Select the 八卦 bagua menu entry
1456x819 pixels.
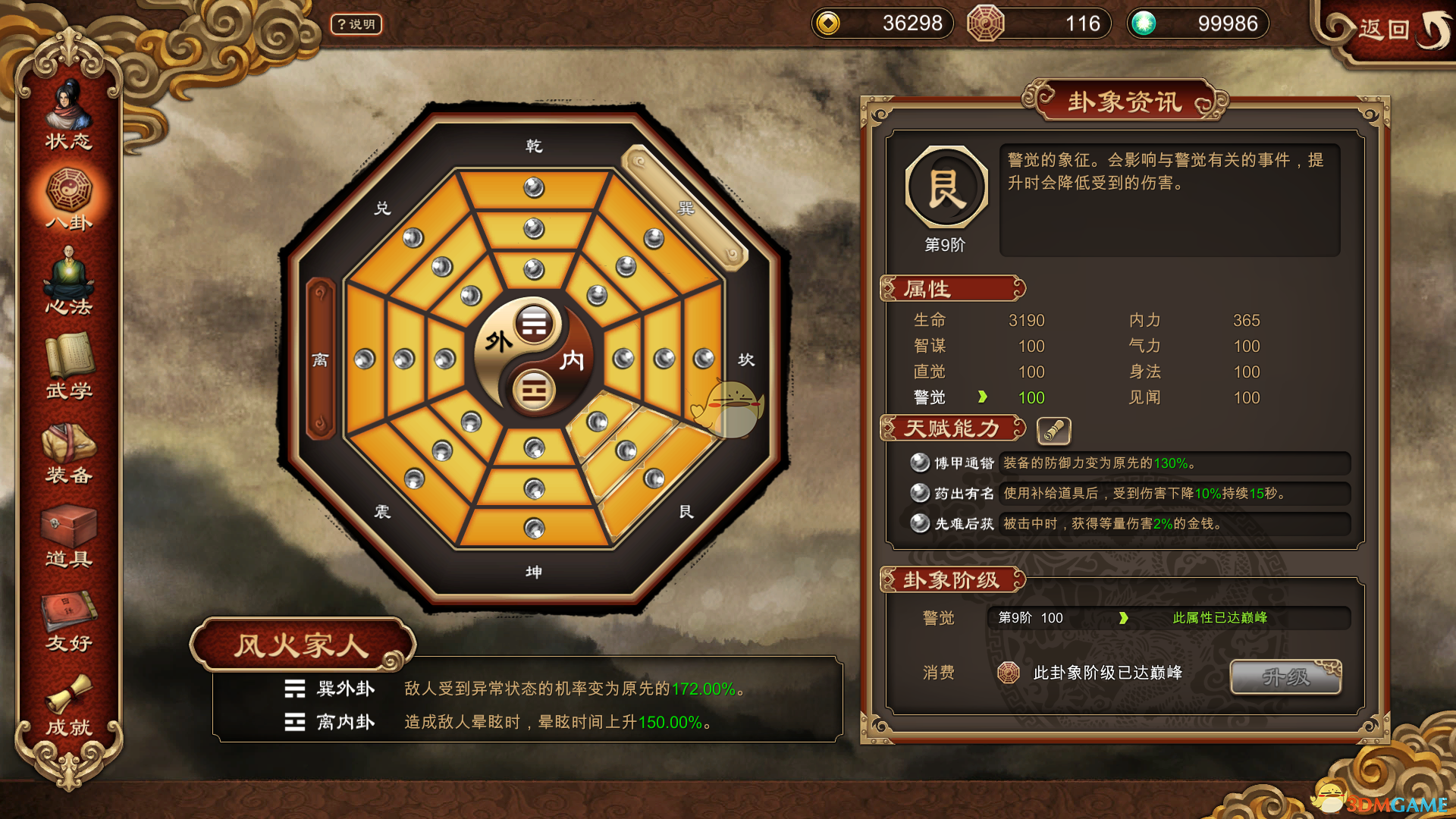[68, 199]
